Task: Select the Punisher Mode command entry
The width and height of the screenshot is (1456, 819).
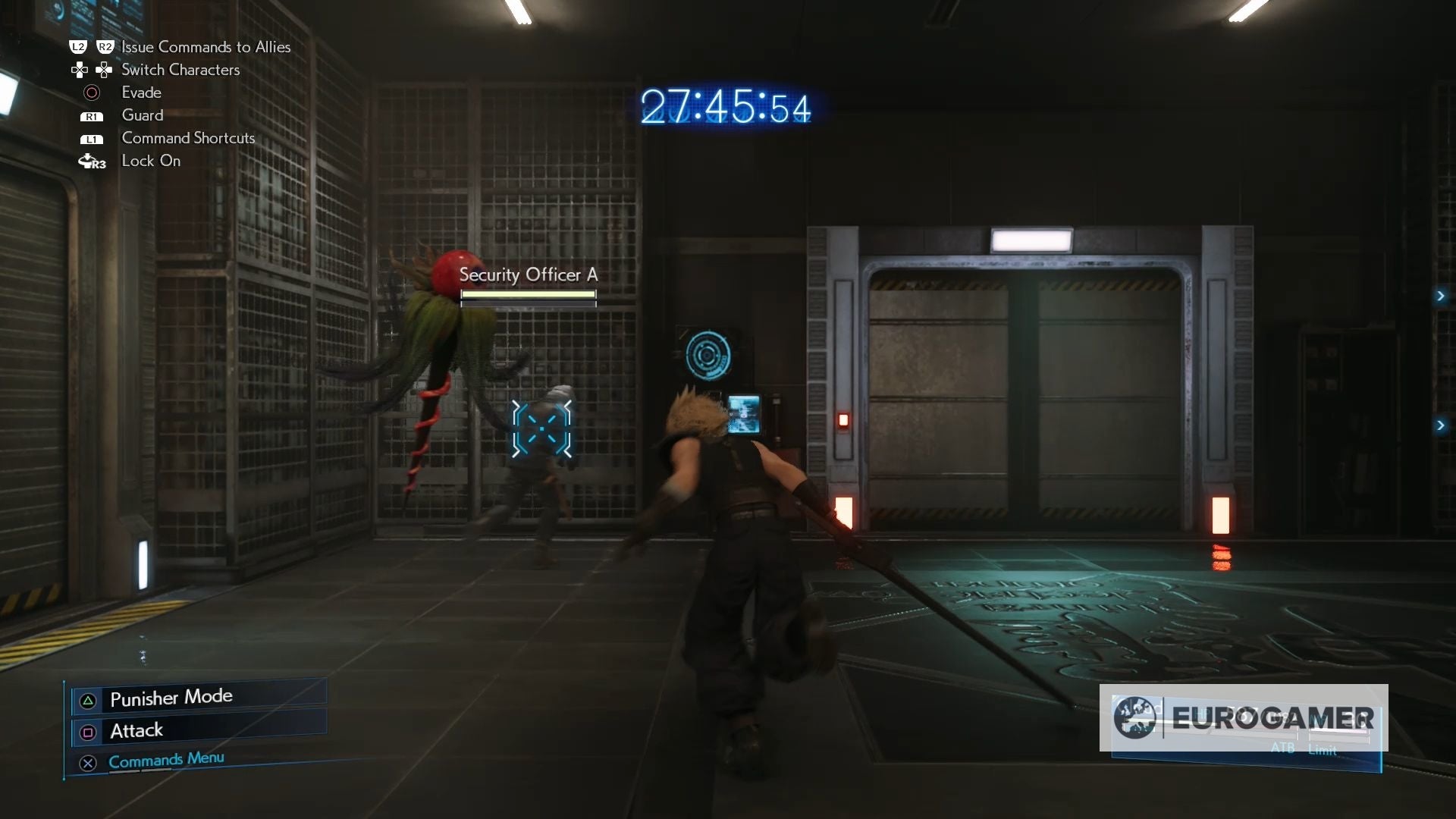Action: [x=171, y=698]
